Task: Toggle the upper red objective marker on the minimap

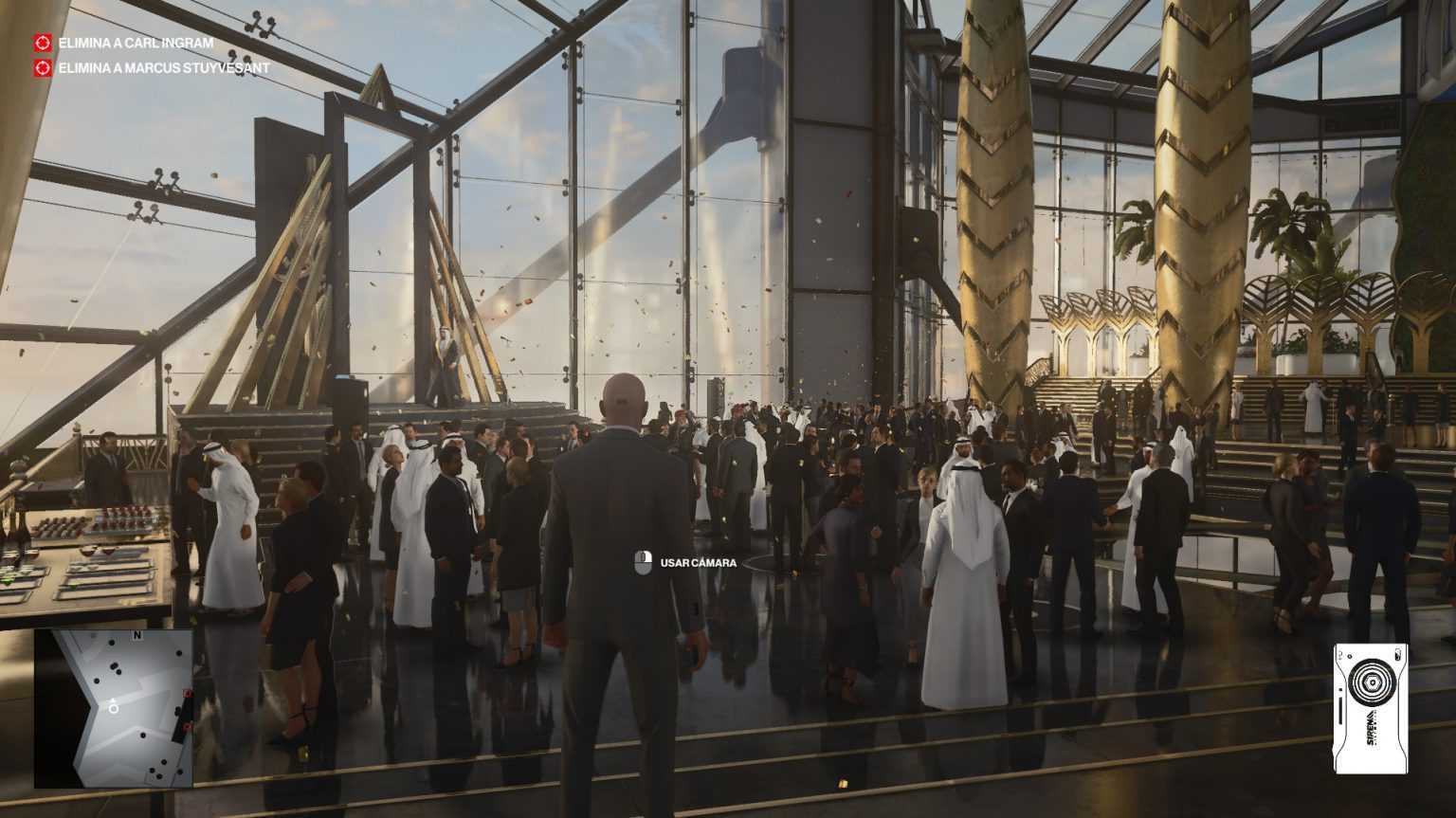Action: point(188,694)
